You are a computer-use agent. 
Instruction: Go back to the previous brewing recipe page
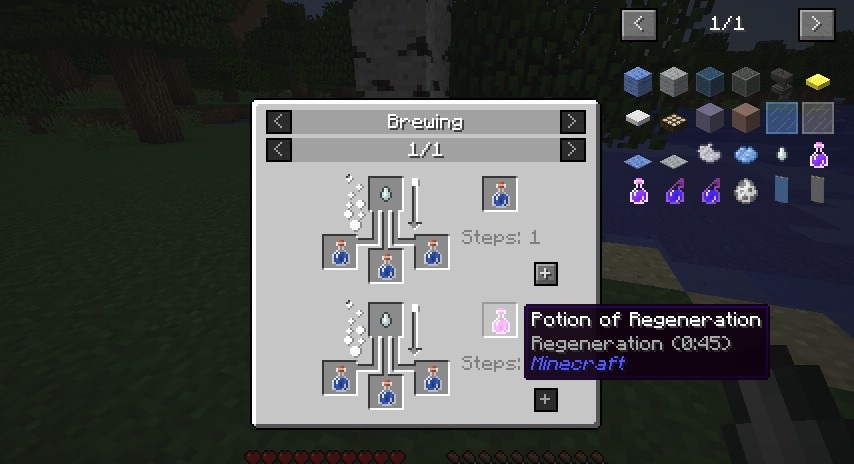[280, 150]
